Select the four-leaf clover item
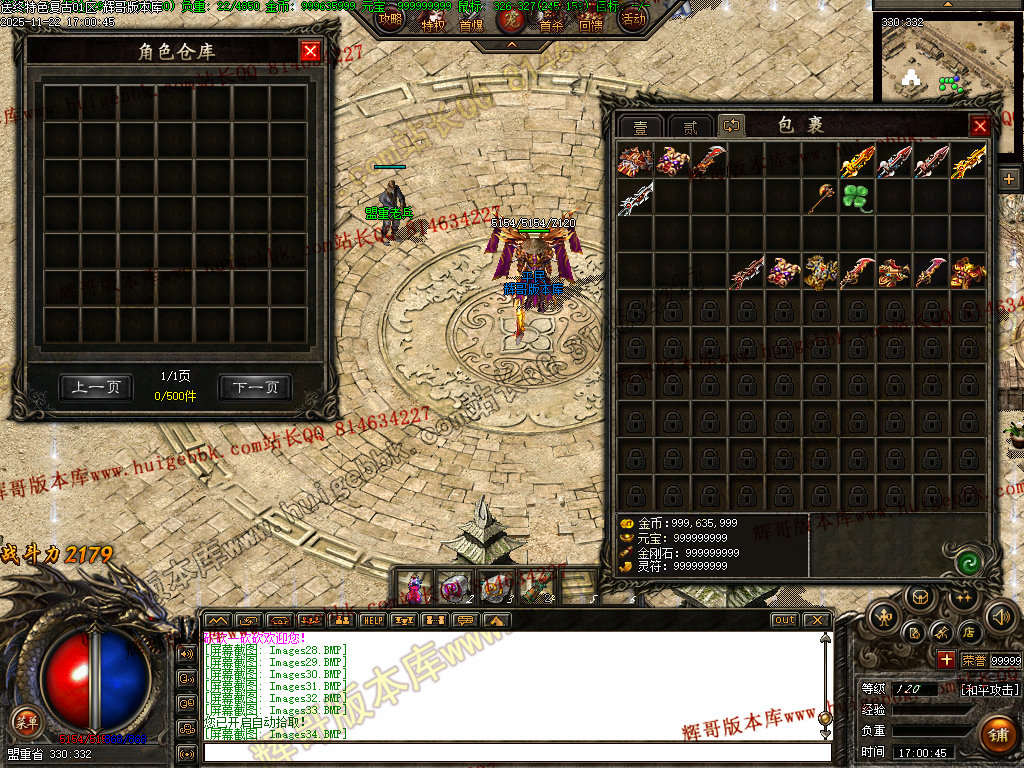Image resolution: width=1024 pixels, height=768 pixels. pos(856,196)
